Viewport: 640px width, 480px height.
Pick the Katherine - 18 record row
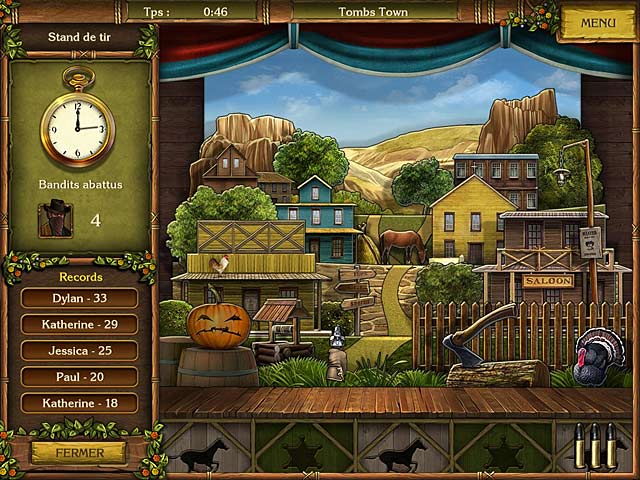(x=80, y=403)
